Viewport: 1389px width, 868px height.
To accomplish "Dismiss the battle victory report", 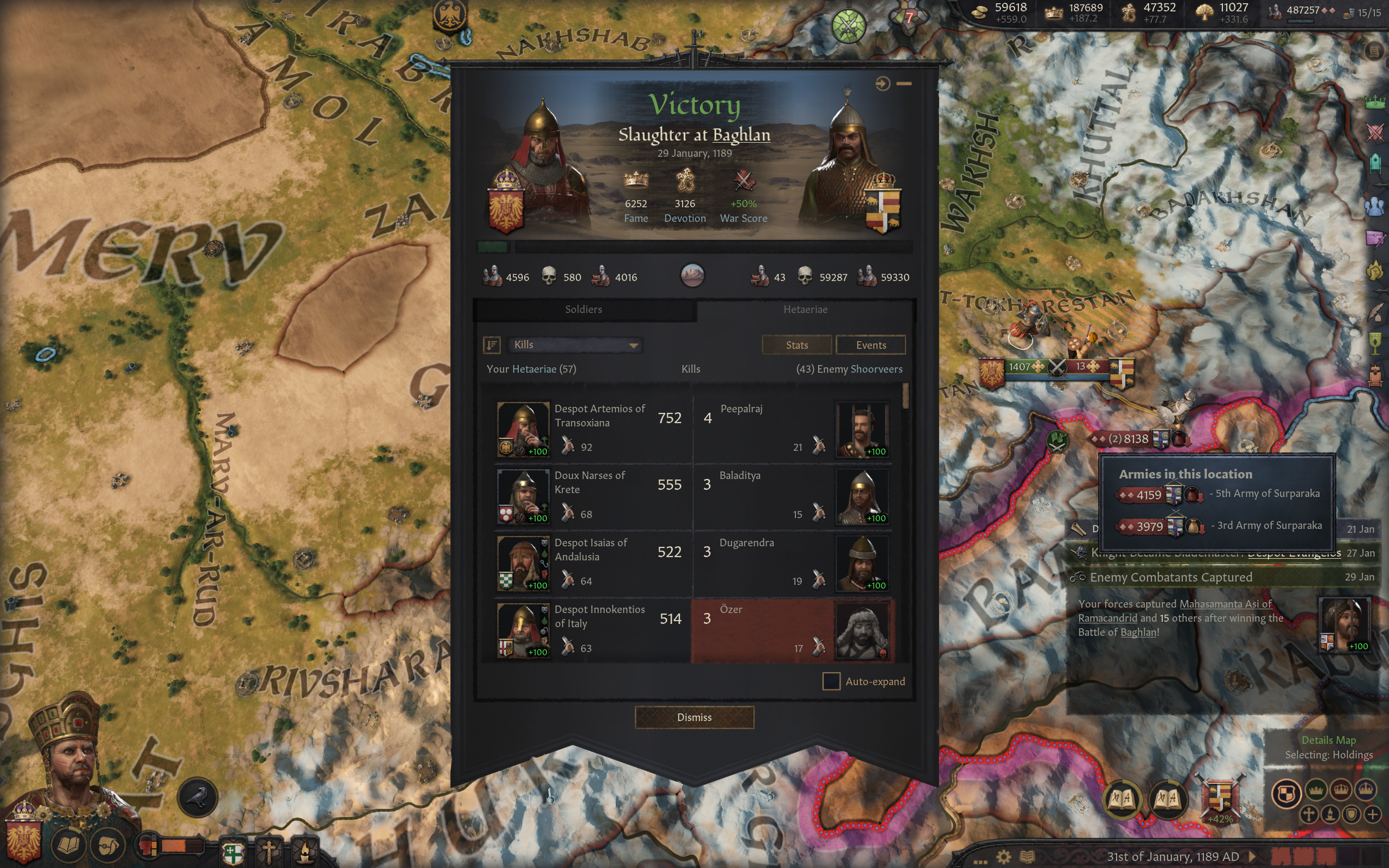I will click(694, 717).
